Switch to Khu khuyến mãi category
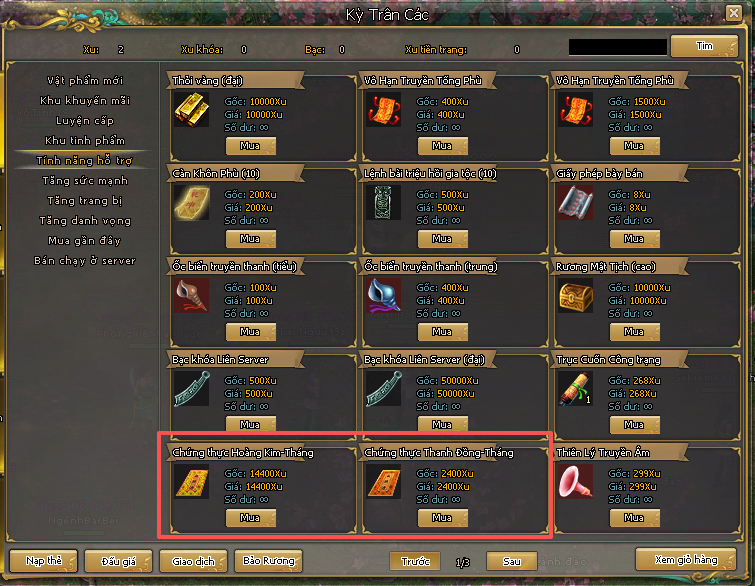This screenshot has width=755, height=586. (x=84, y=100)
